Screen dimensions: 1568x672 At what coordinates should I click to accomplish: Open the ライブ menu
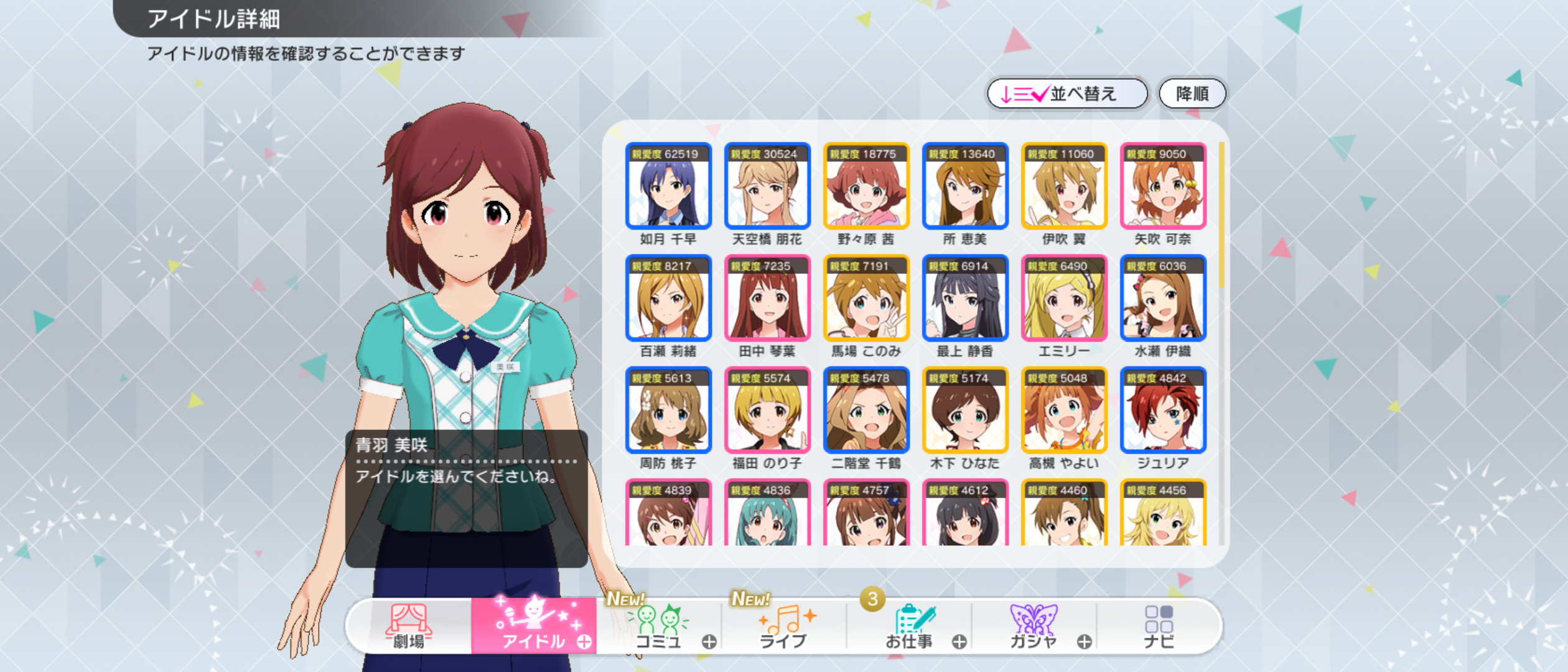click(x=784, y=627)
